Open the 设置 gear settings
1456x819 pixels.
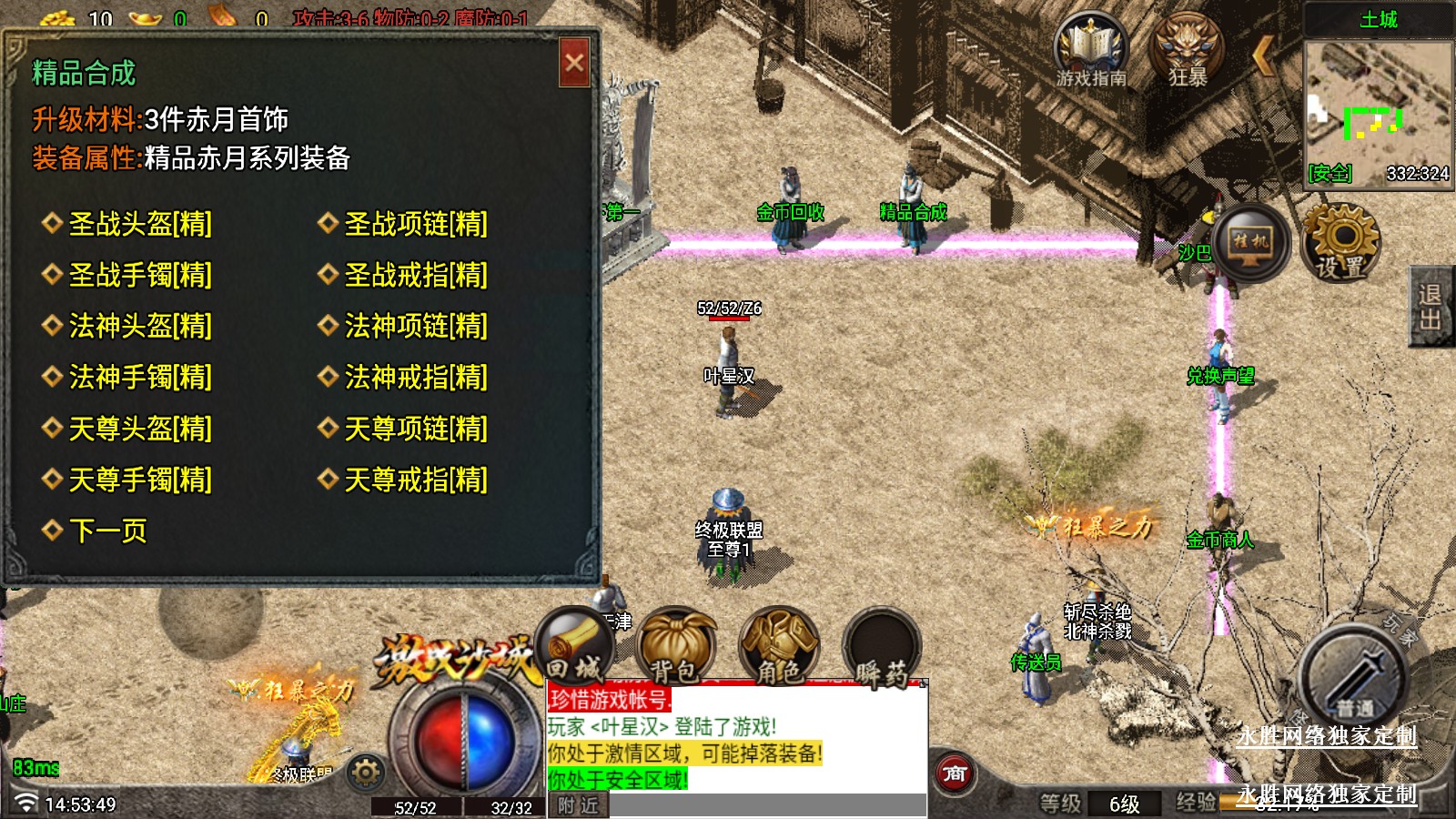click(1340, 242)
